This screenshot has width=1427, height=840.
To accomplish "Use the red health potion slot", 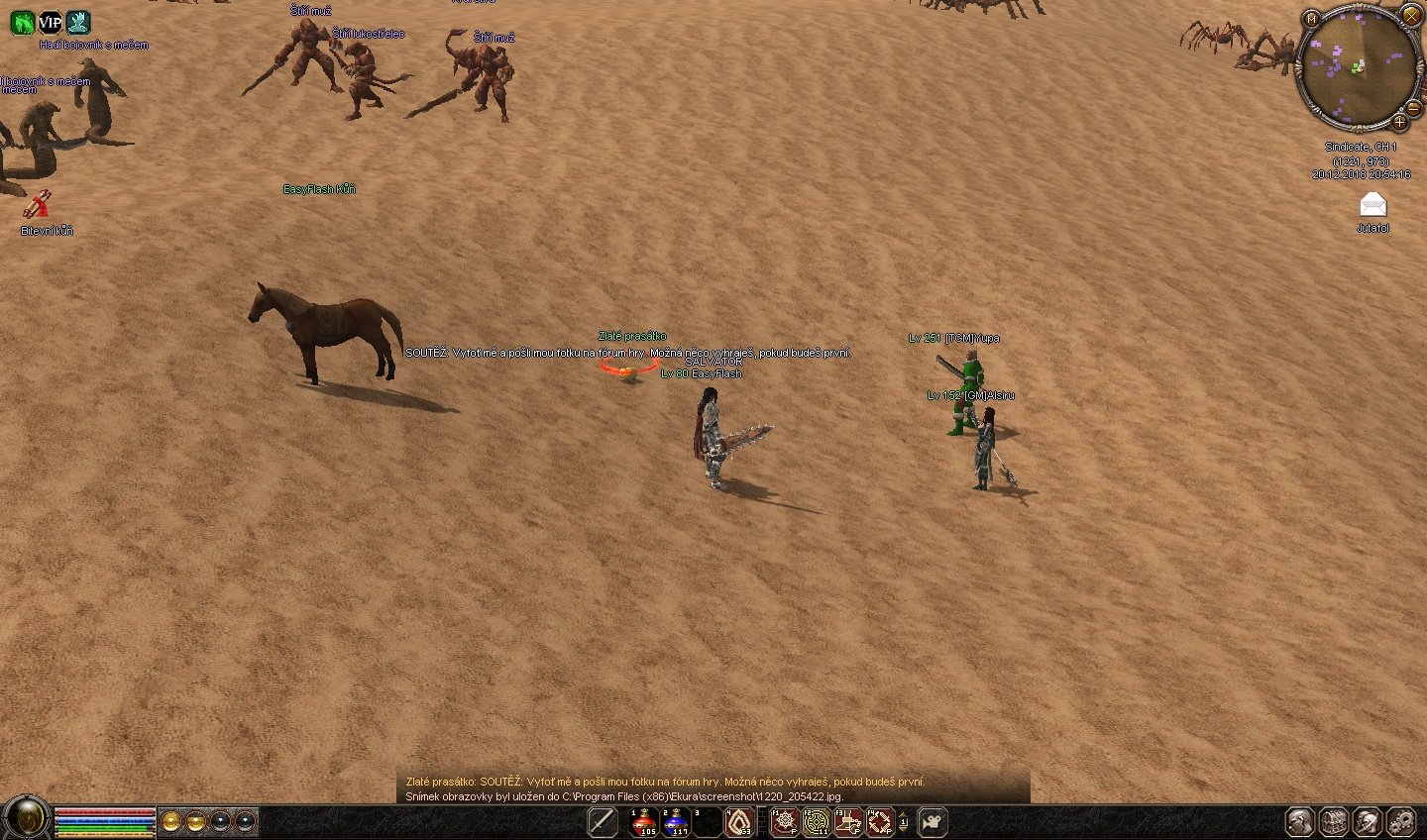I will pyautogui.click(x=645, y=822).
